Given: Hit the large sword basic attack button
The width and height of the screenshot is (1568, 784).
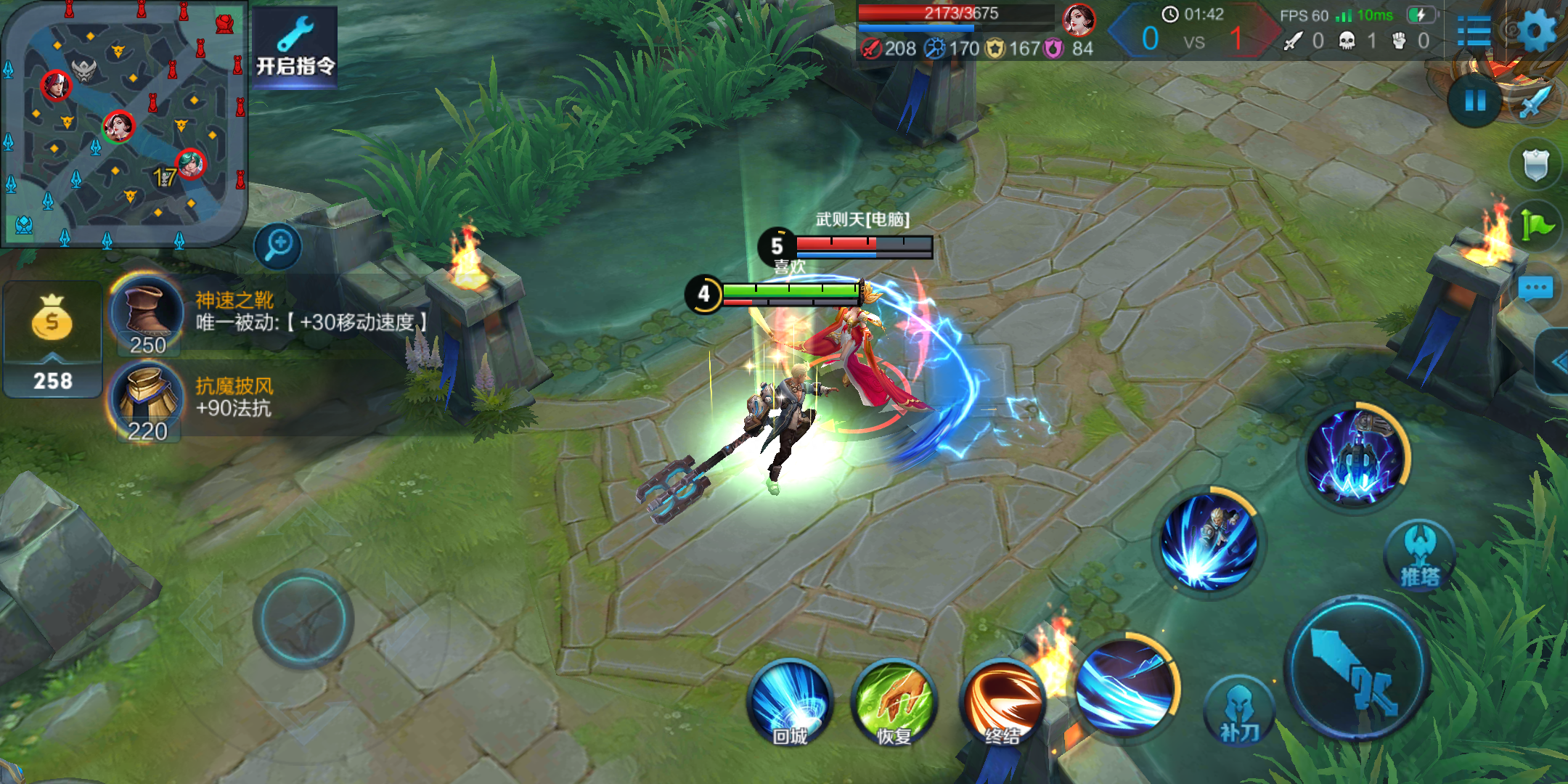Looking at the screenshot, I should [1357, 668].
